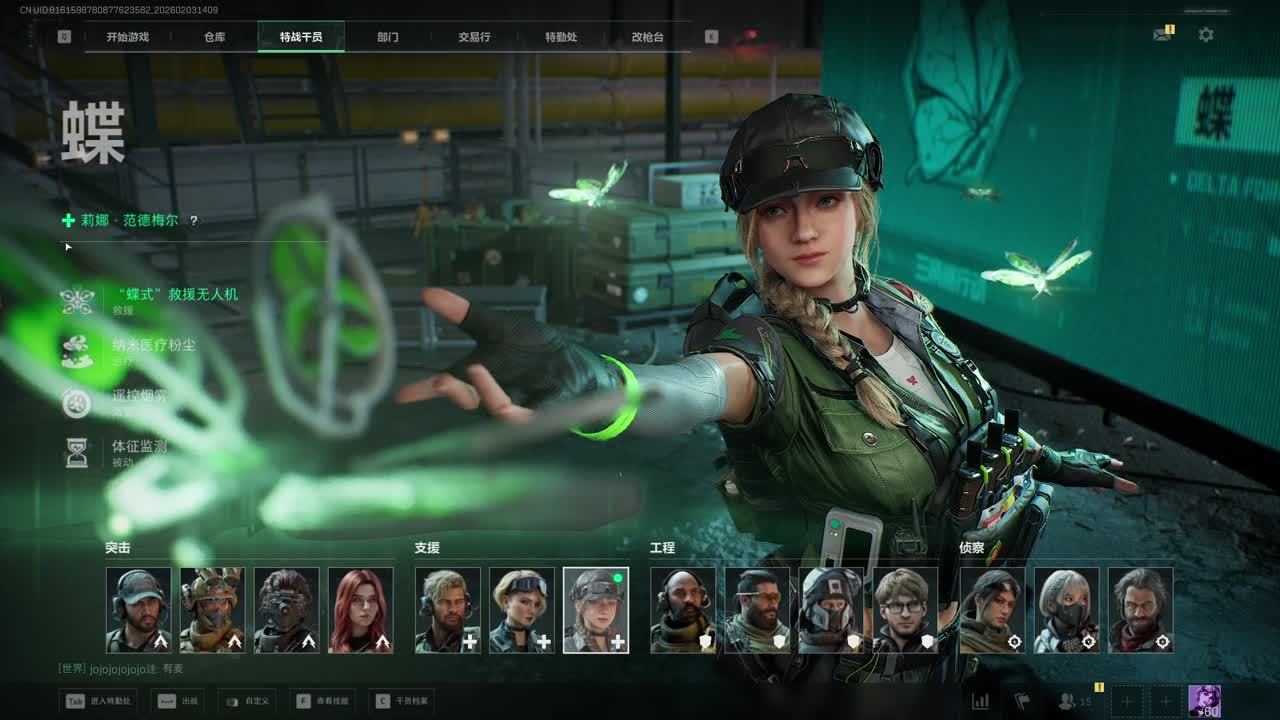
Task: Select the red-haired assault operator portrait
Action: [361, 610]
